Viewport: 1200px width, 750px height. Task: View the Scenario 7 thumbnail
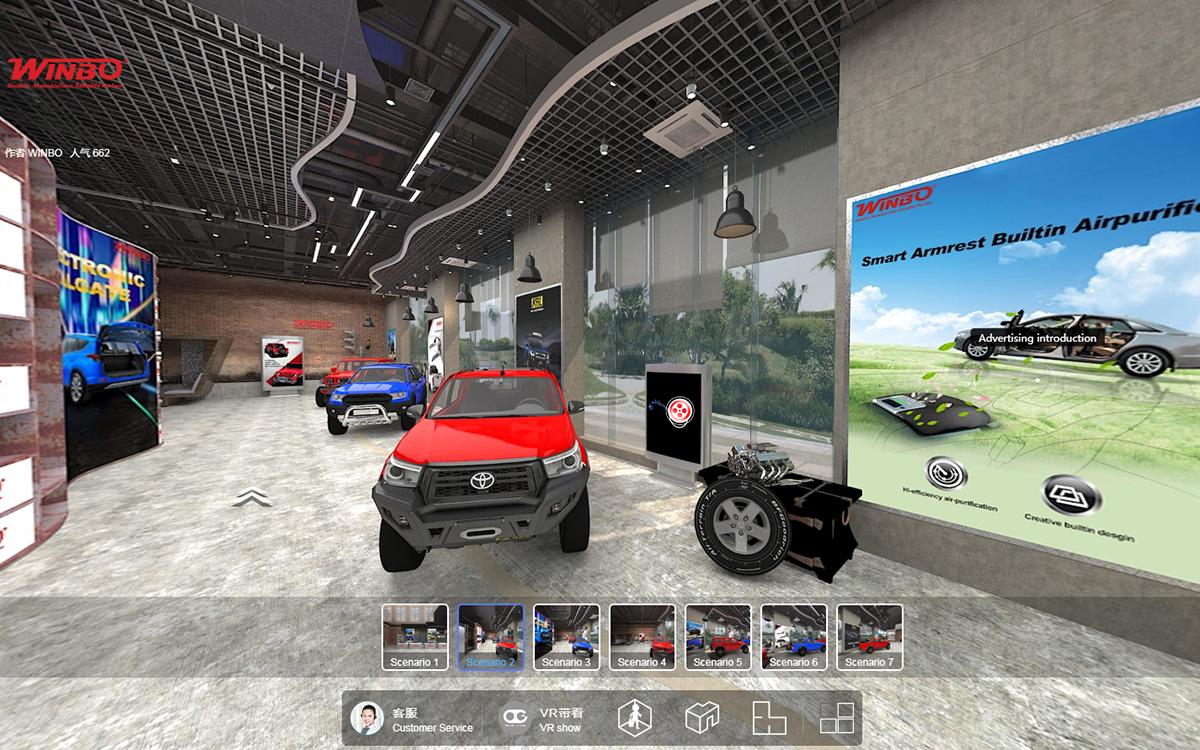pos(870,636)
